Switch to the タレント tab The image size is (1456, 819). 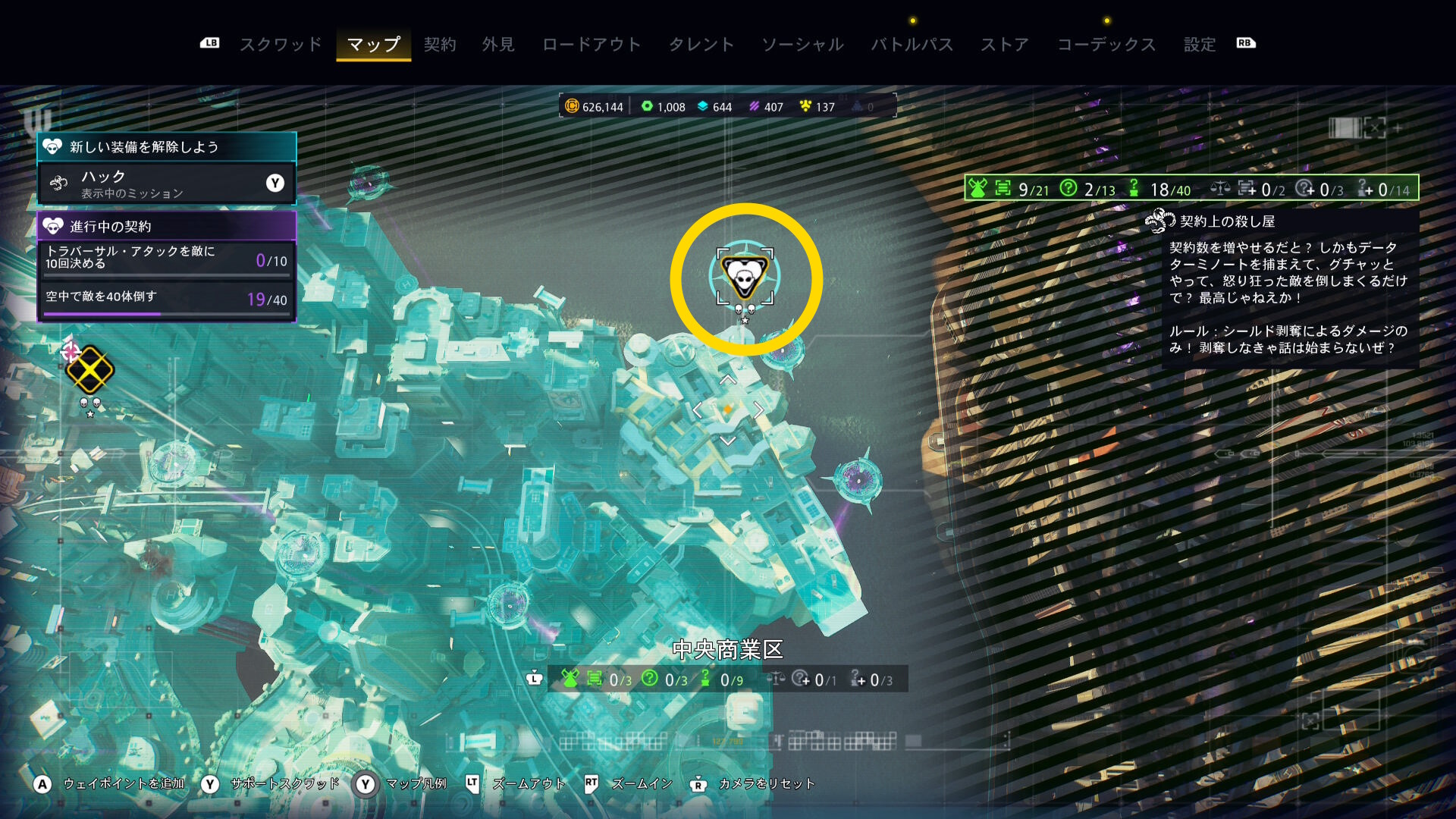coord(701,45)
